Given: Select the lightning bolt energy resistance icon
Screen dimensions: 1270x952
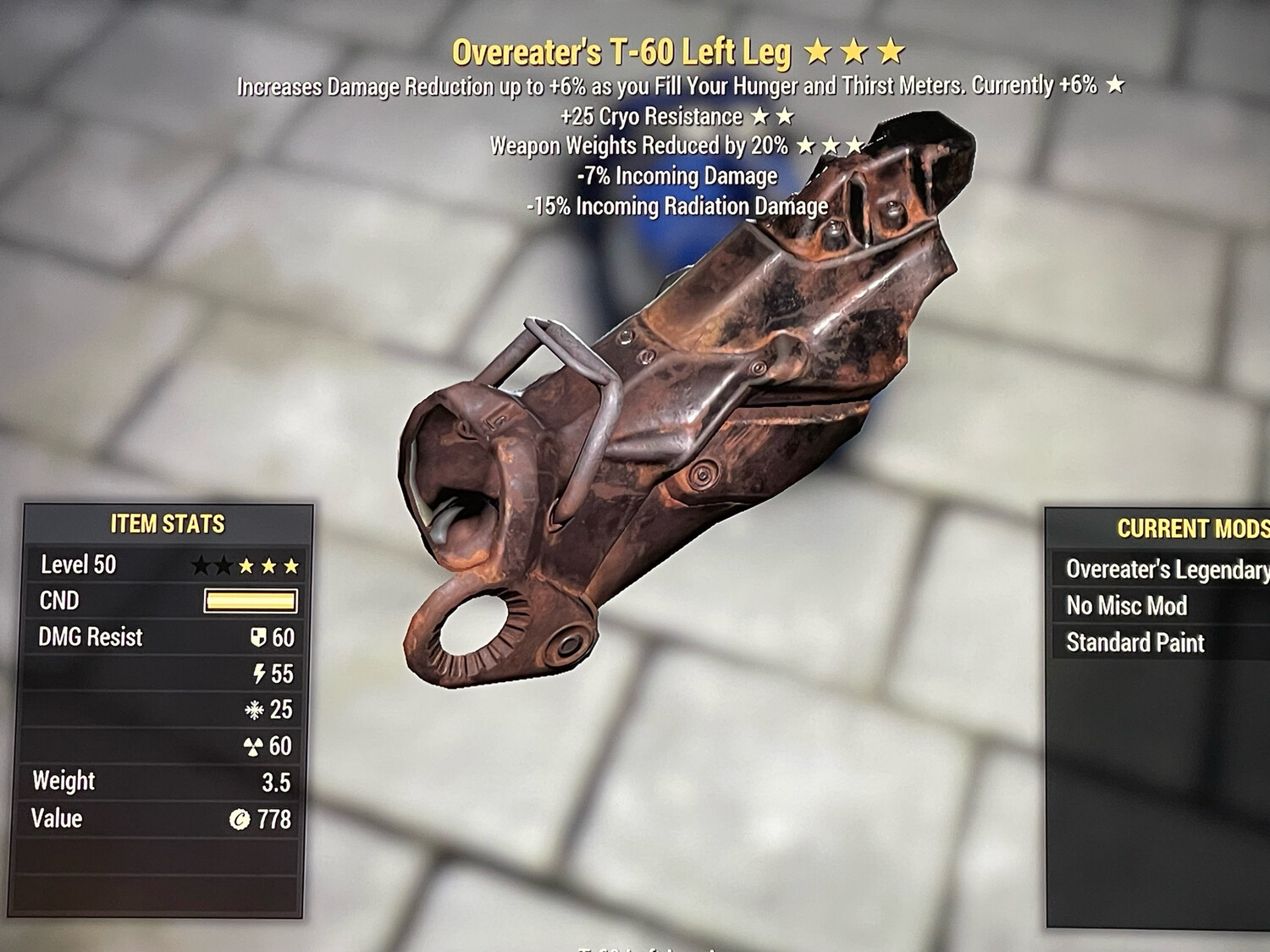Looking at the screenshot, I should pos(262,674).
